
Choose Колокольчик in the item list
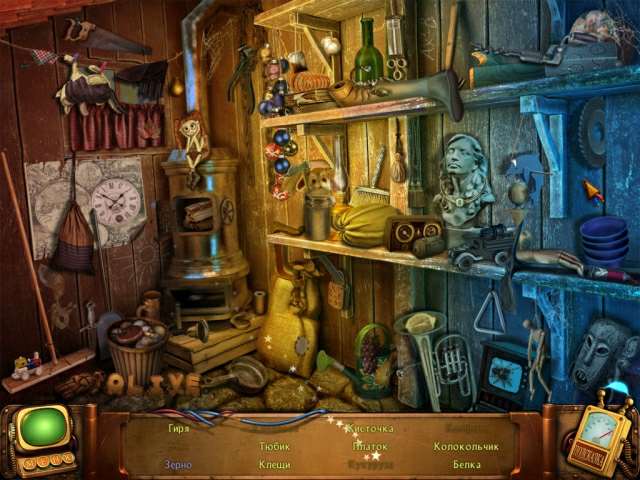(x=466, y=446)
